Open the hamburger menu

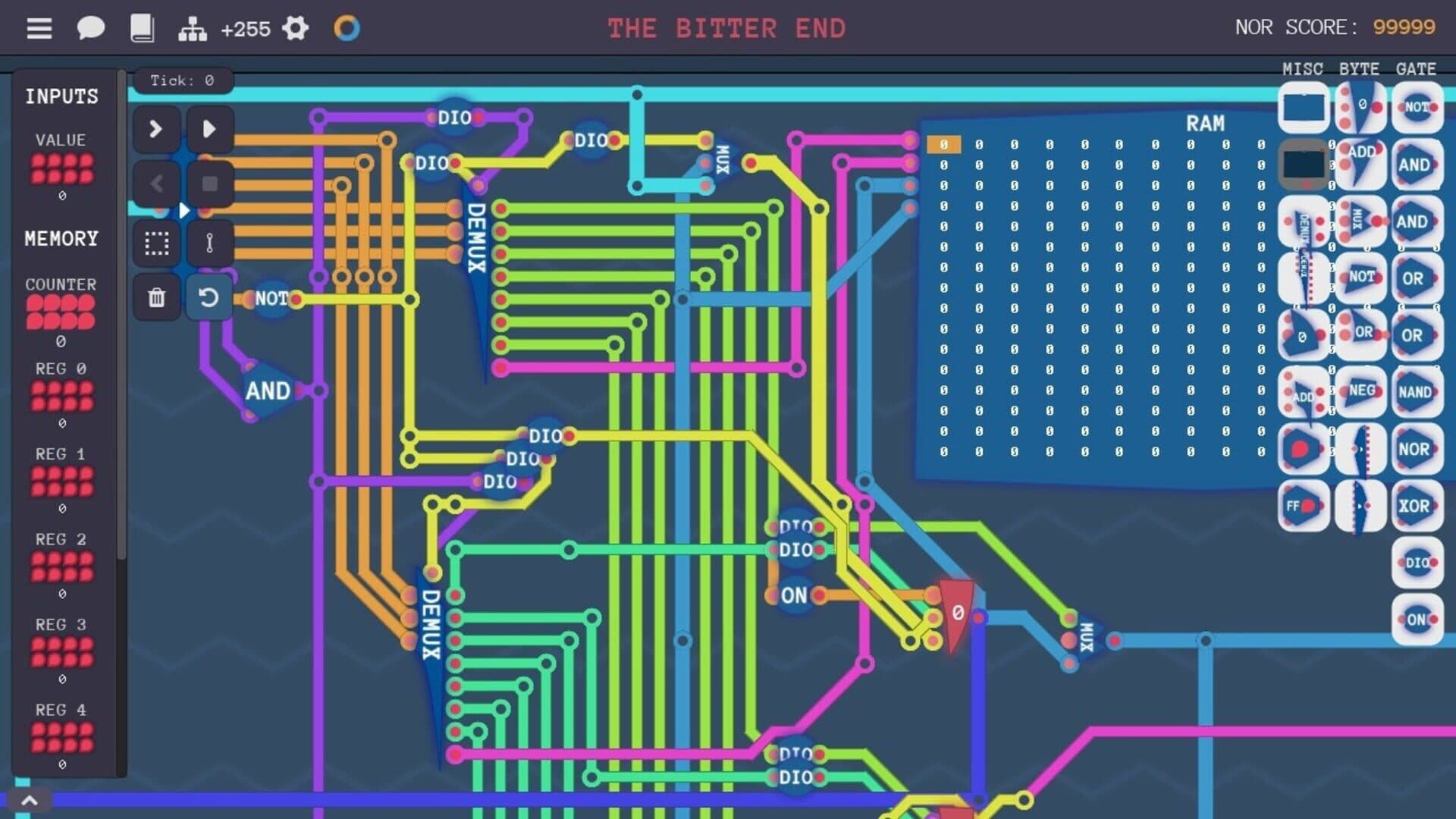[39, 28]
